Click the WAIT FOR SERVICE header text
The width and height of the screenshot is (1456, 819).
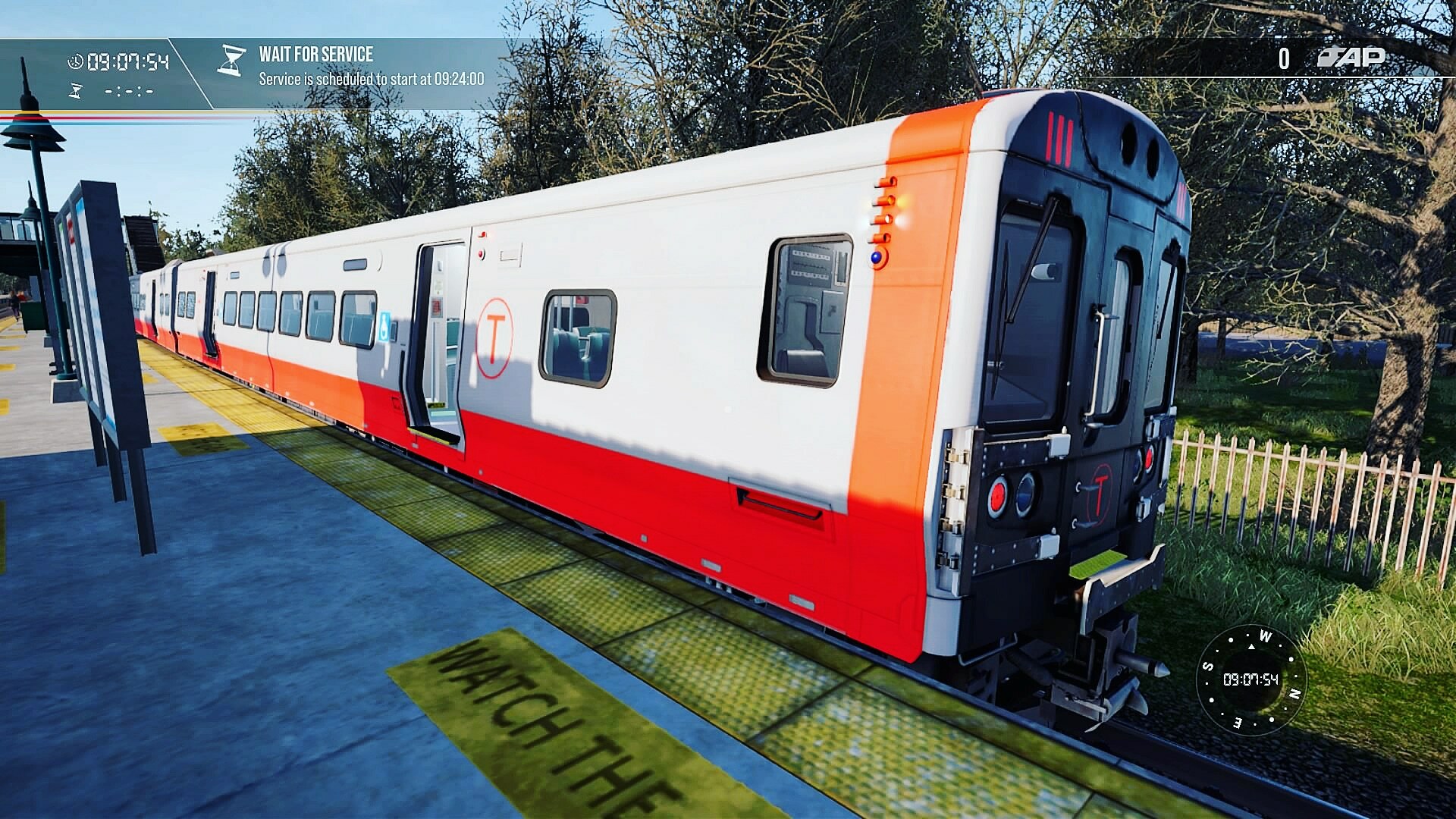pyautogui.click(x=315, y=54)
